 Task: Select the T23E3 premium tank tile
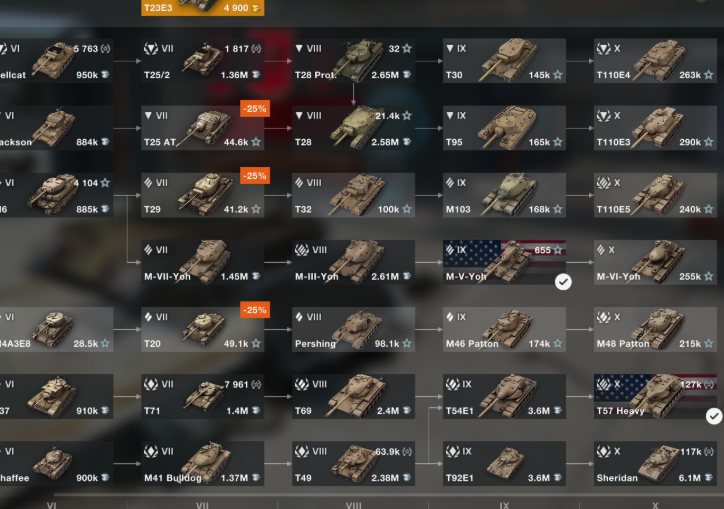(x=202, y=8)
